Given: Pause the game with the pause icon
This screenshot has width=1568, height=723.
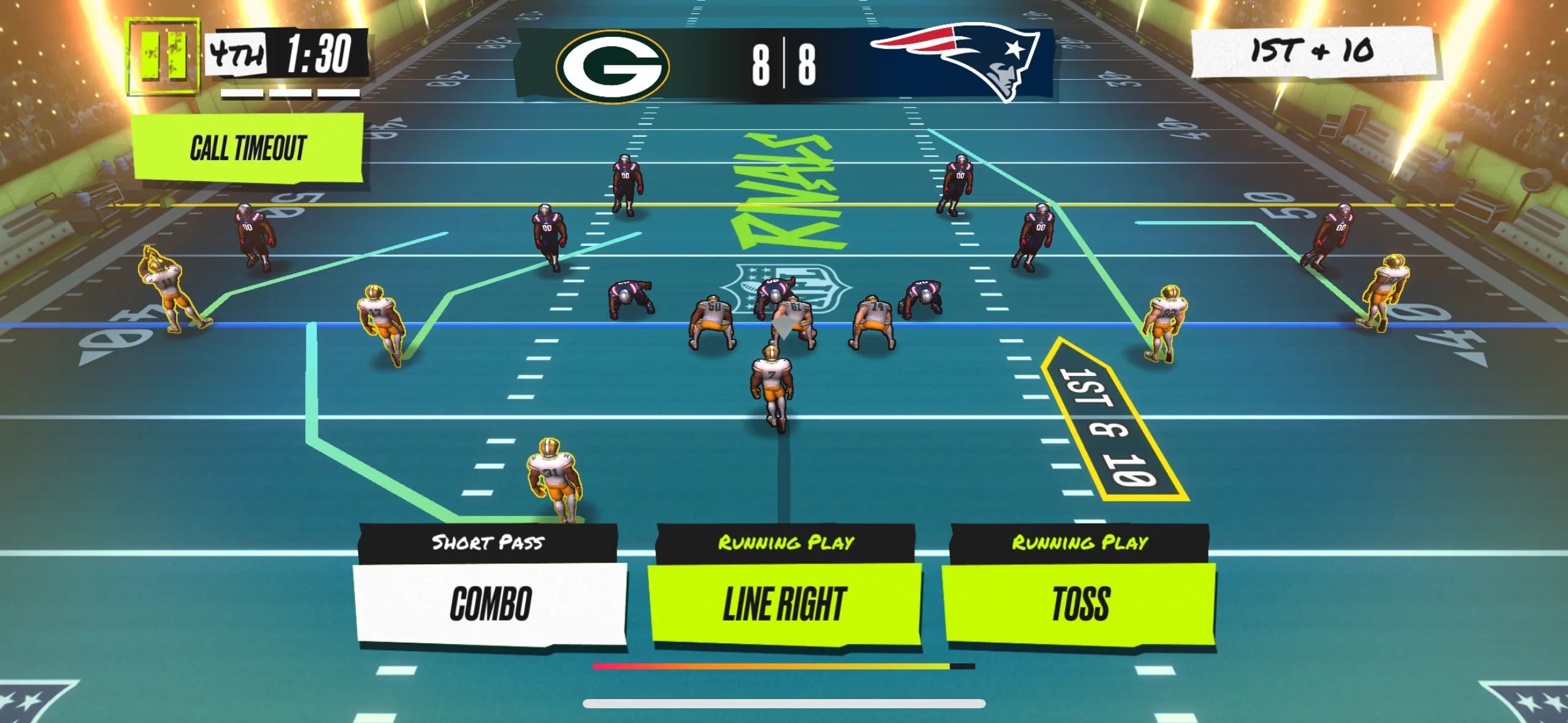Looking at the screenshot, I should [x=163, y=57].
